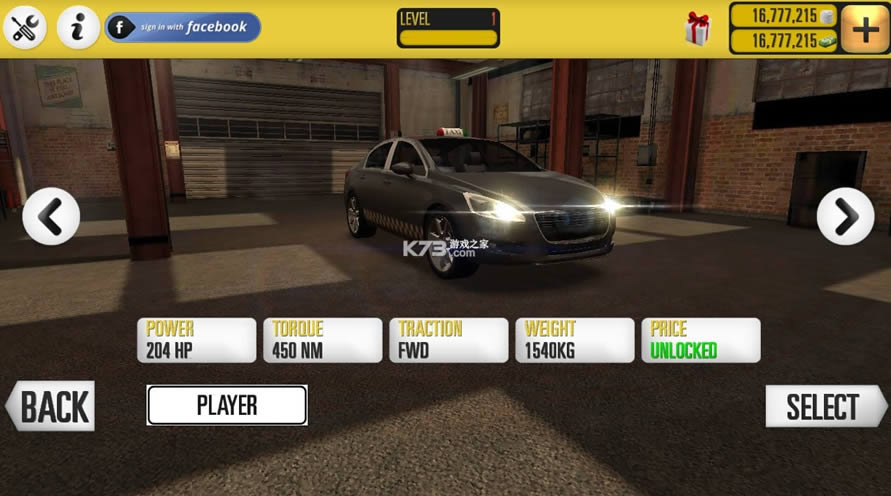
Task: Open the wrench and screwdriver settings
Action: (x=24, y=27)
